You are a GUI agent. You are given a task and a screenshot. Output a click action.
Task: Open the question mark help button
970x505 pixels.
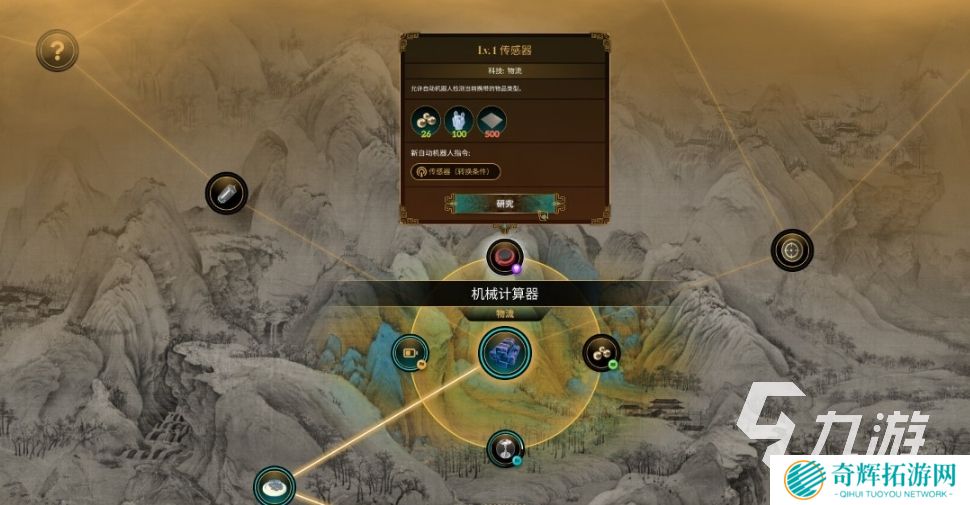pyautogui.click(x=57, y=49)
